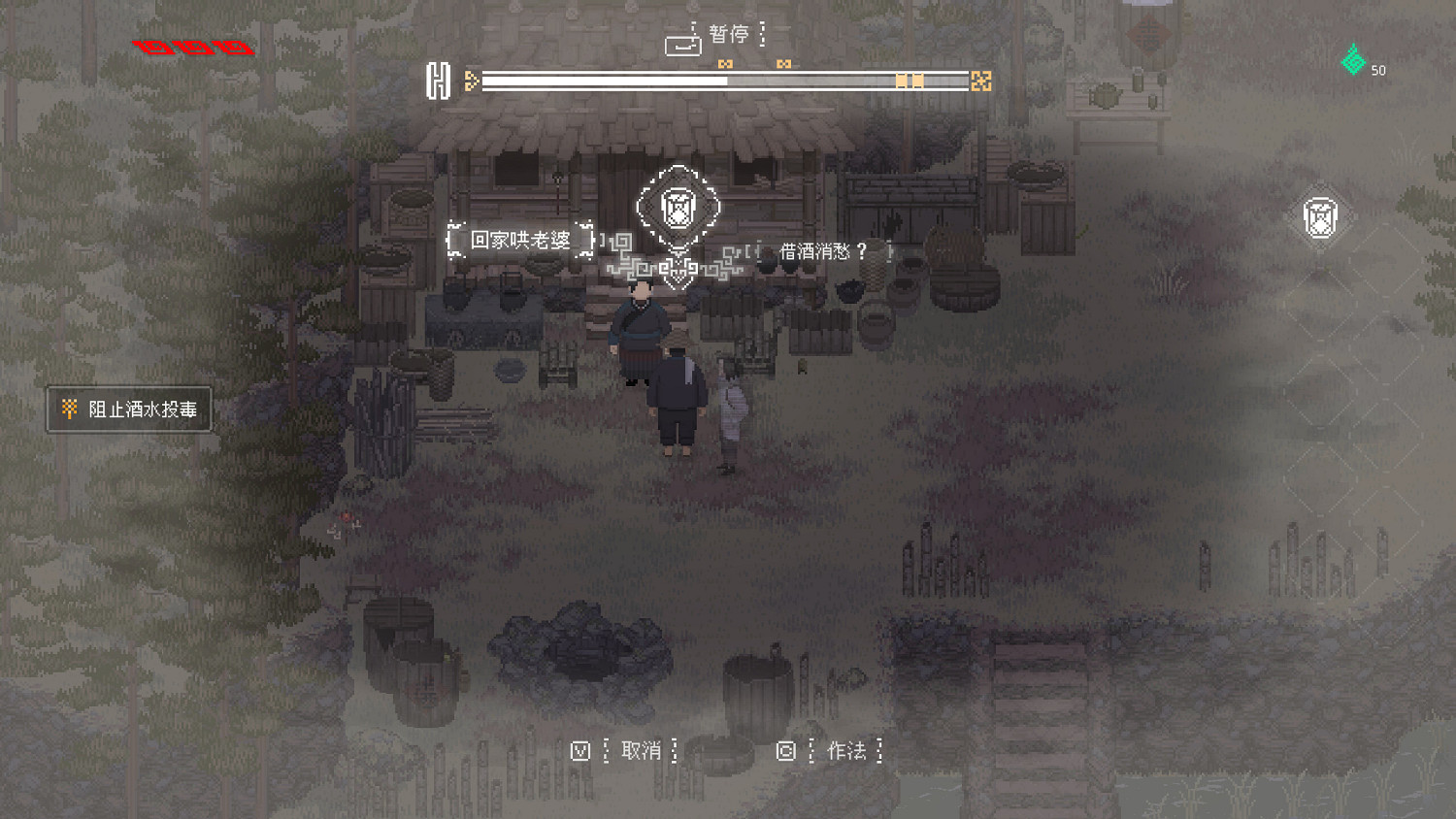Click the wine jug quest emblem above the tavern
The height and width of the screenshot is (819, 1456).
679,205
